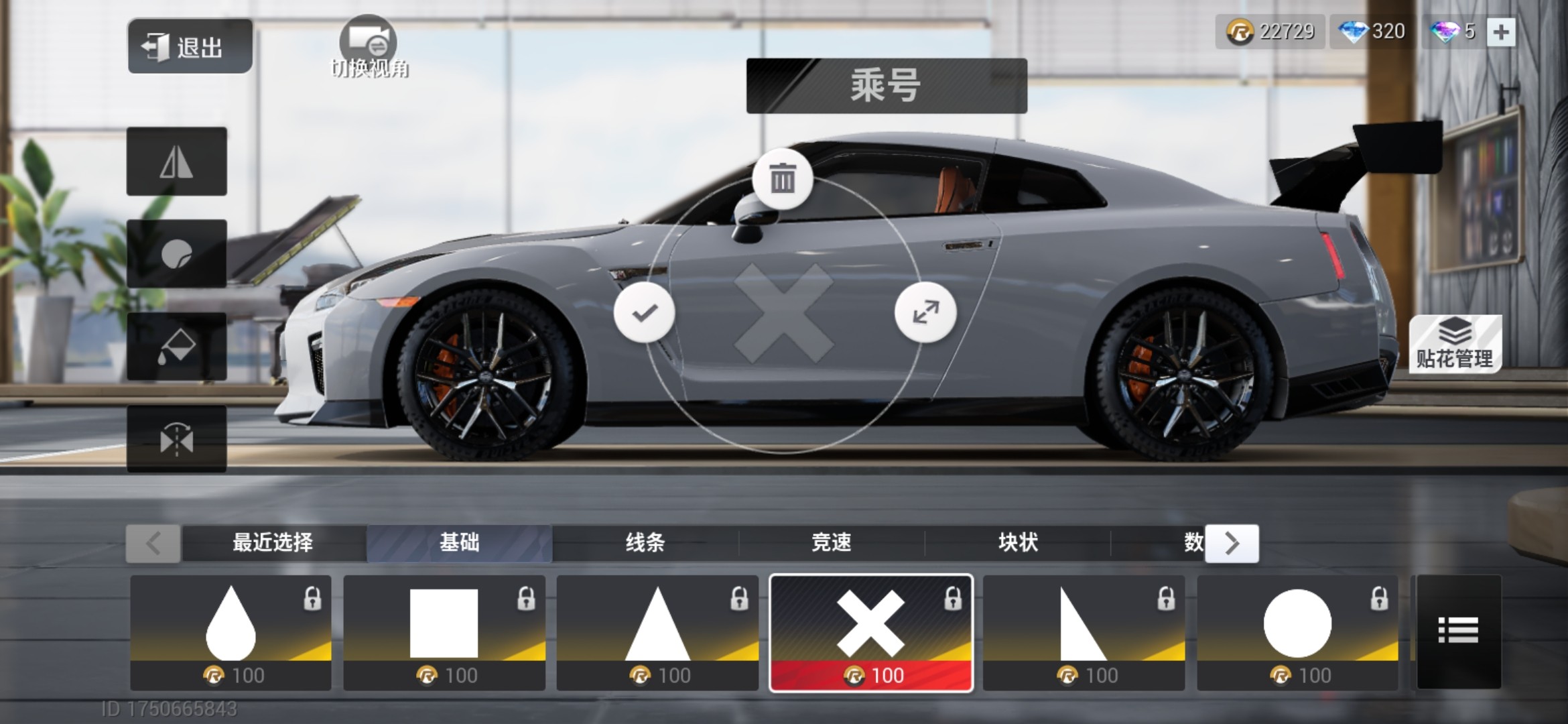The height and width of the screenshot is (724, 1568).
Task: Open the 竞速 racing tab
Action: (832, 542)
